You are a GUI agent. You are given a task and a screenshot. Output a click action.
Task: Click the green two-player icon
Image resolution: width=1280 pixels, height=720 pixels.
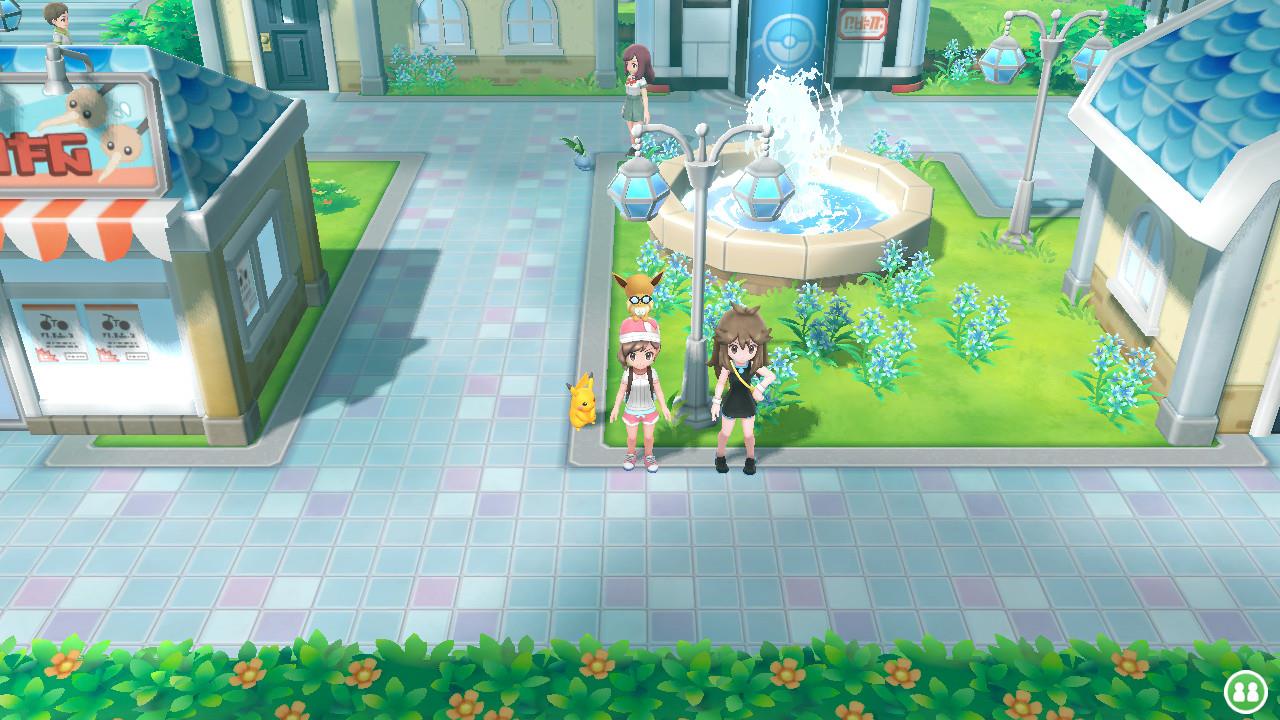(x=1243, y=690)
